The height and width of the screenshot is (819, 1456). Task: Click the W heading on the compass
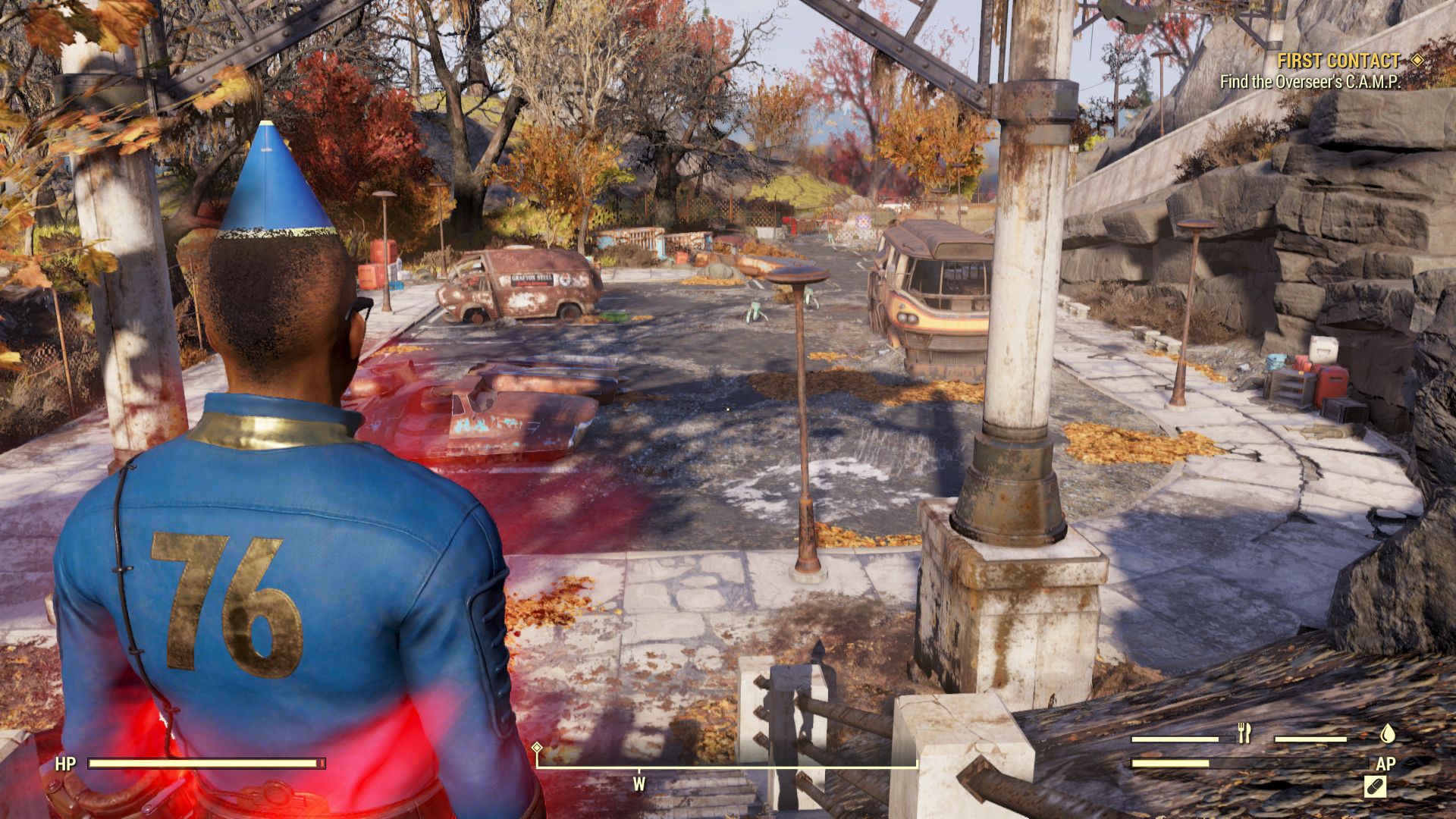[x=639, y=784]
